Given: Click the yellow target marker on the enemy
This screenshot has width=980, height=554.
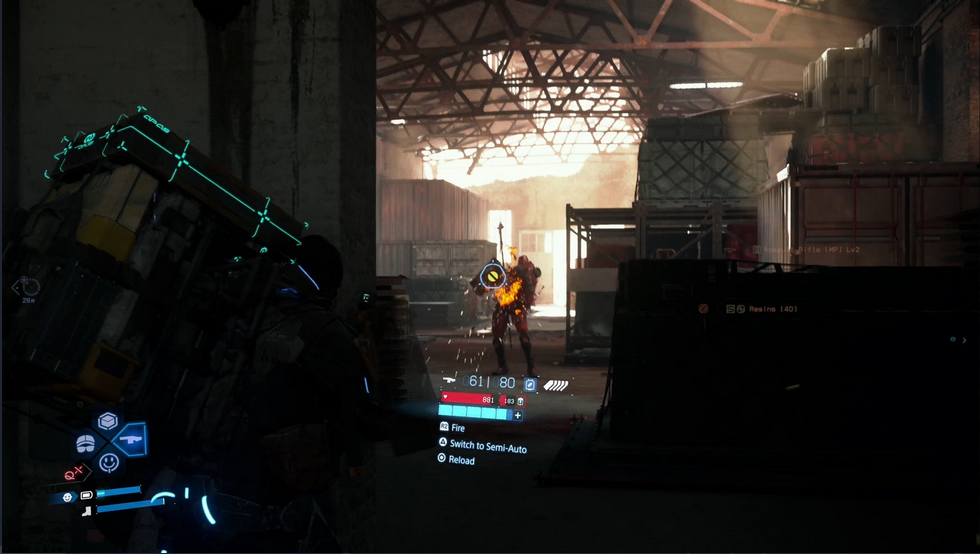Looking at the screenshot, I should pyautogui.click(x=491, y=273).
